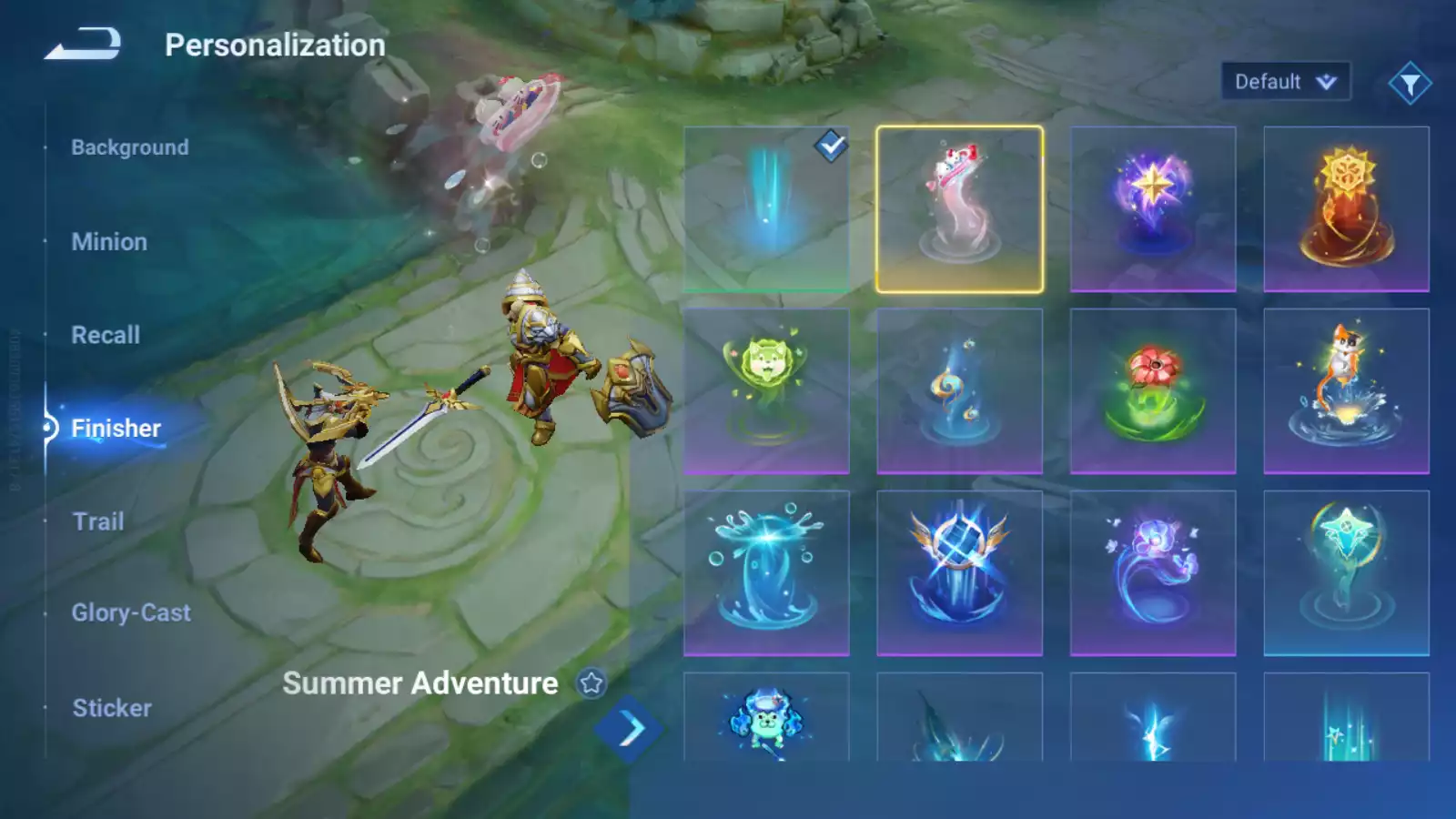Click the blue diamond arrow button
This screenshot has width=1456, height=819.
coord(629,728)
